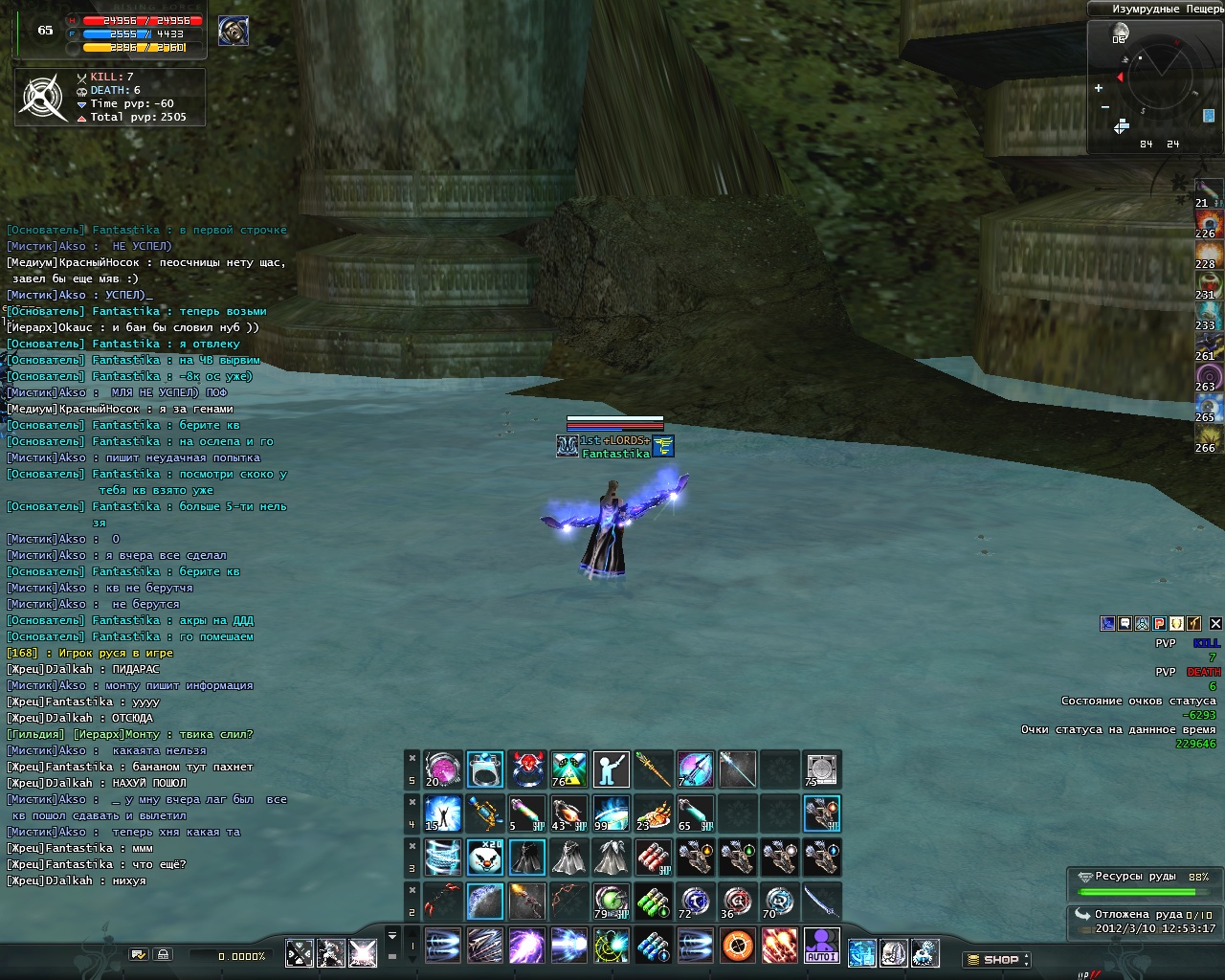The height and width of the screenshot is (980, 1225).
Task: Click the purple swirl buff icon 263
Action: (x=1209, y=376)
